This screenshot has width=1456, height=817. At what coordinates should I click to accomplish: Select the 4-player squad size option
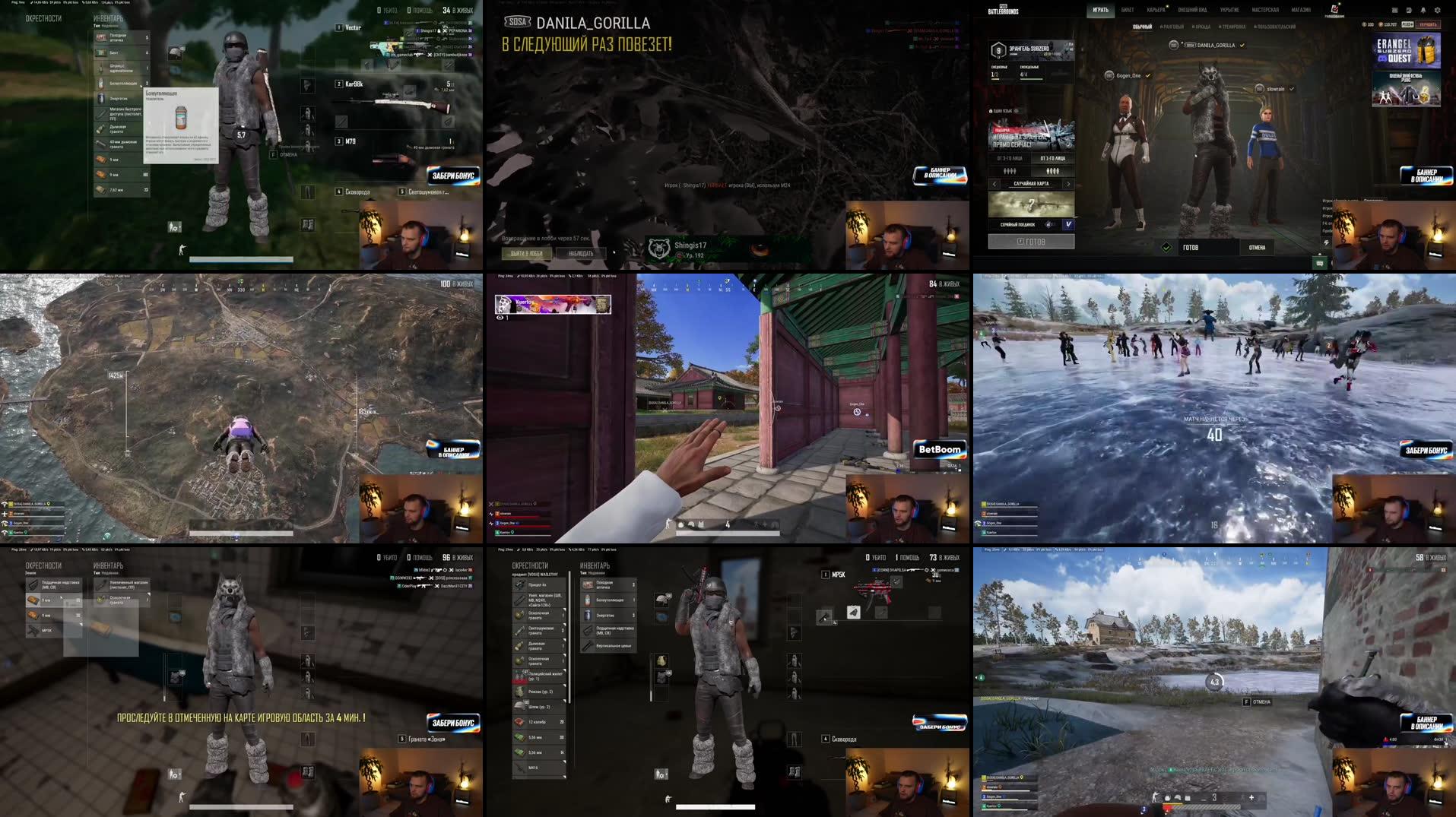click(1052, 171)
